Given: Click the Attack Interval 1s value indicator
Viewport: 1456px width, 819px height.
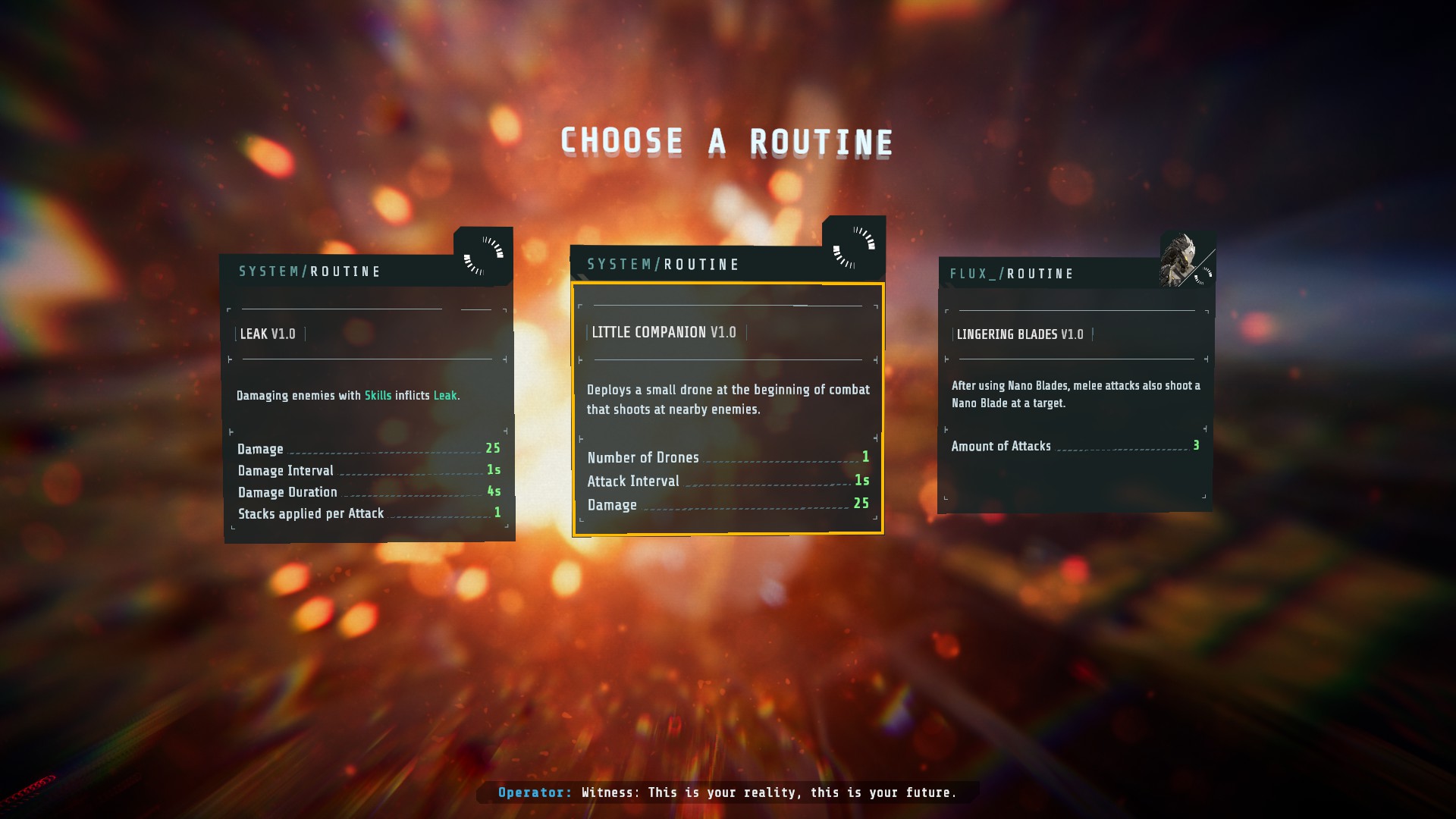Looking at the screenshot, I should [x=861, y=481].
